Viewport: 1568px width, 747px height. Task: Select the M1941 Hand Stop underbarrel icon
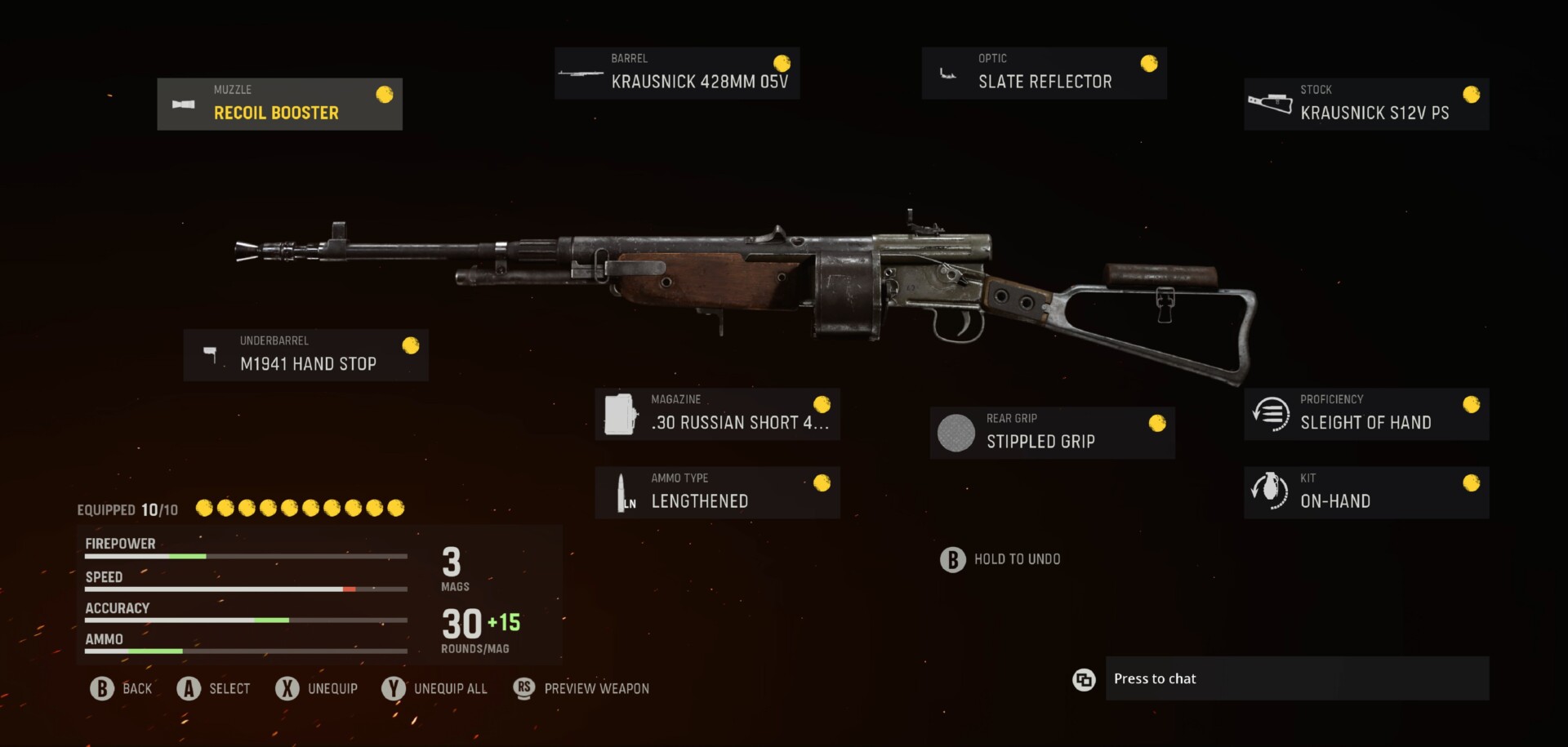point(211,356)
